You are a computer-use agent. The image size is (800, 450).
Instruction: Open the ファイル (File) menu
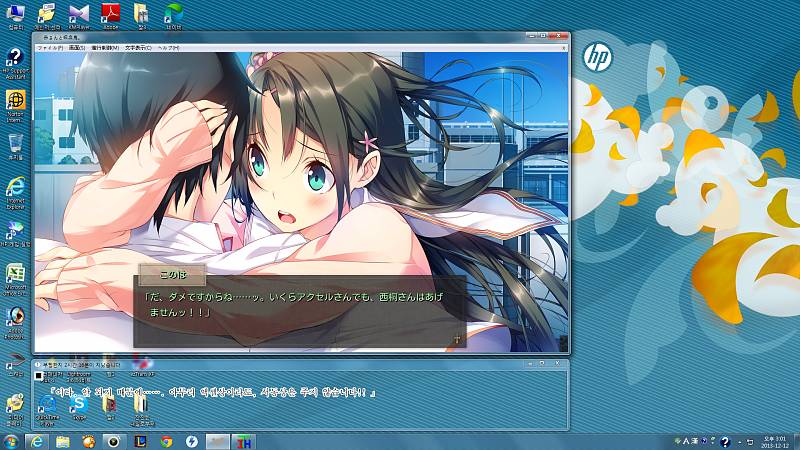pos(49,48)
